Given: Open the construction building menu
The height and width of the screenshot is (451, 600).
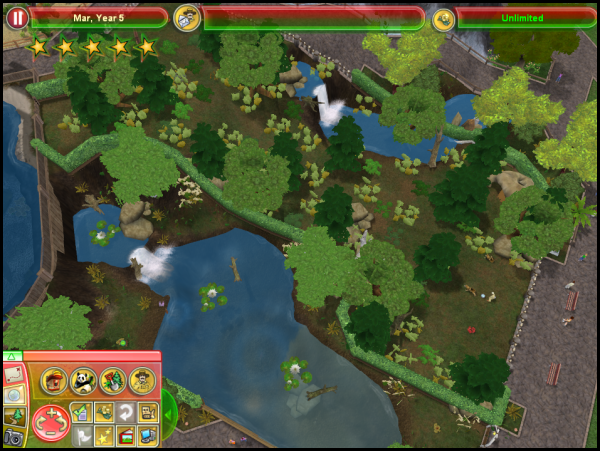Looking at the screenshot, I should pos(54,379).
